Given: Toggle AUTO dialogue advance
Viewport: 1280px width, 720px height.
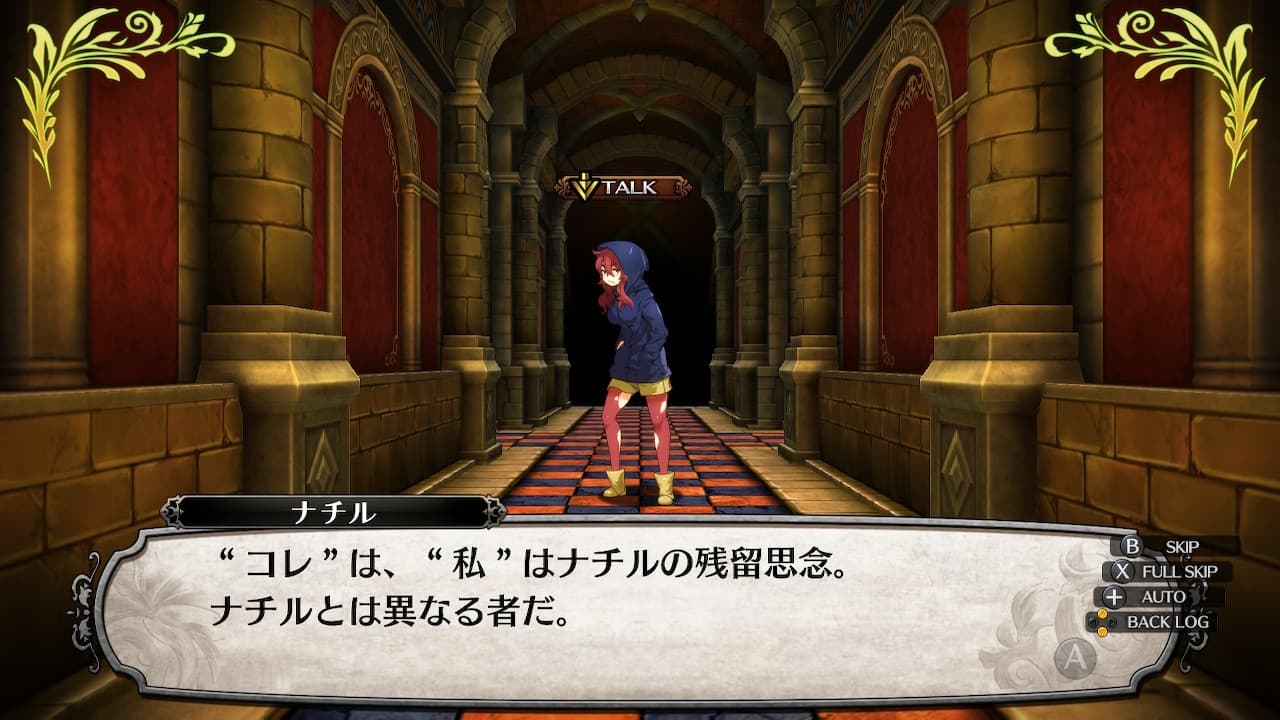Looking at the screenshot, I should point(1165,597).
